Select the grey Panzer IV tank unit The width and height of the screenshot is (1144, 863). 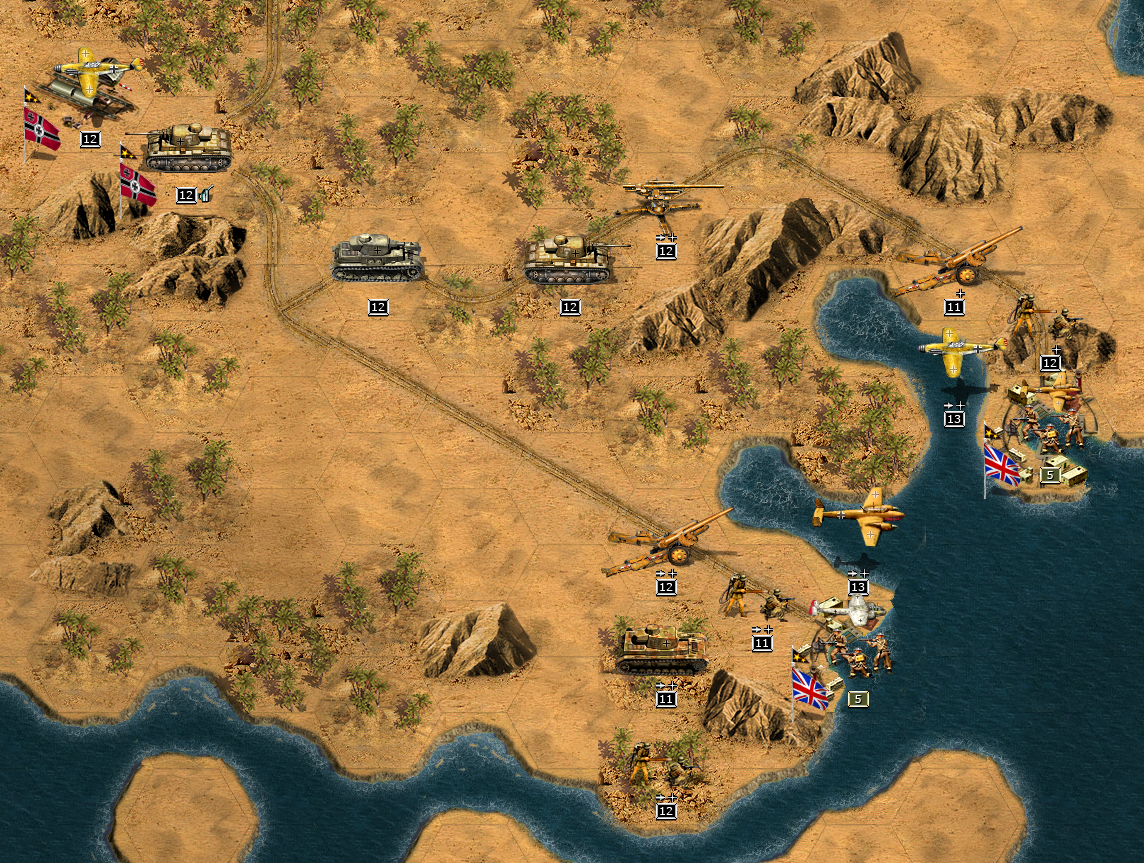[x=377, y=258]
